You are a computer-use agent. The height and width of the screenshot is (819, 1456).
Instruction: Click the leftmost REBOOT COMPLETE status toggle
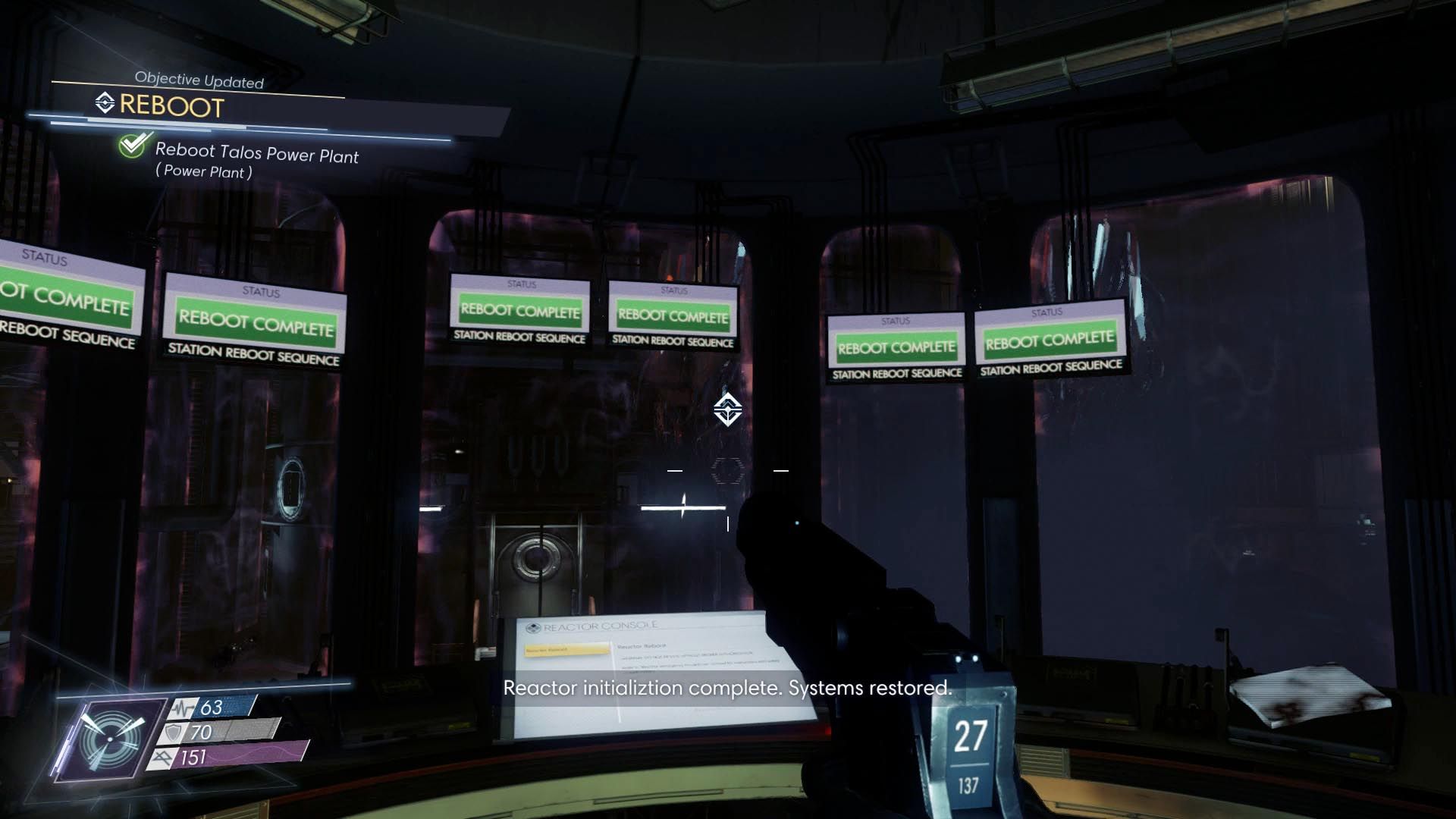point(62,303)
